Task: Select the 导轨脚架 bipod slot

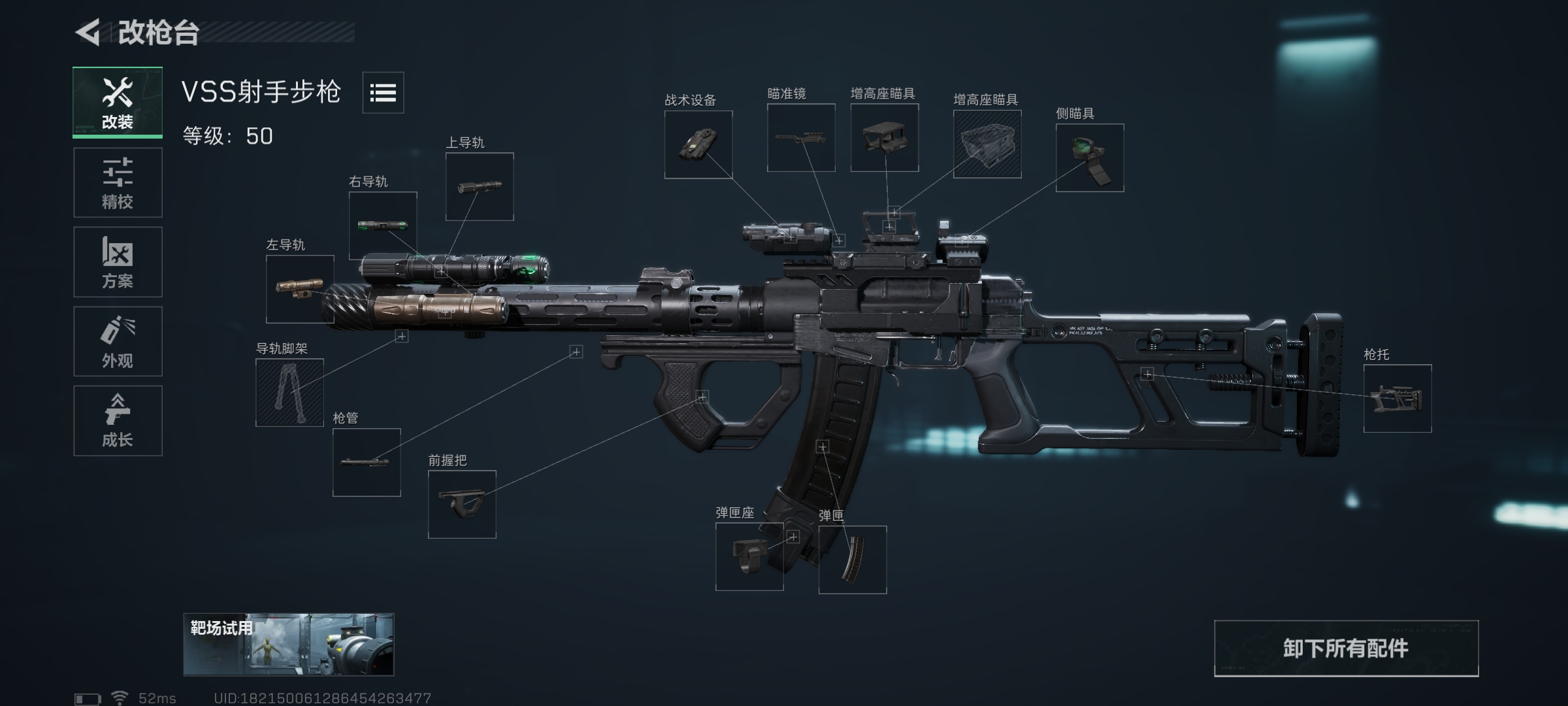Action: point(289,392)
